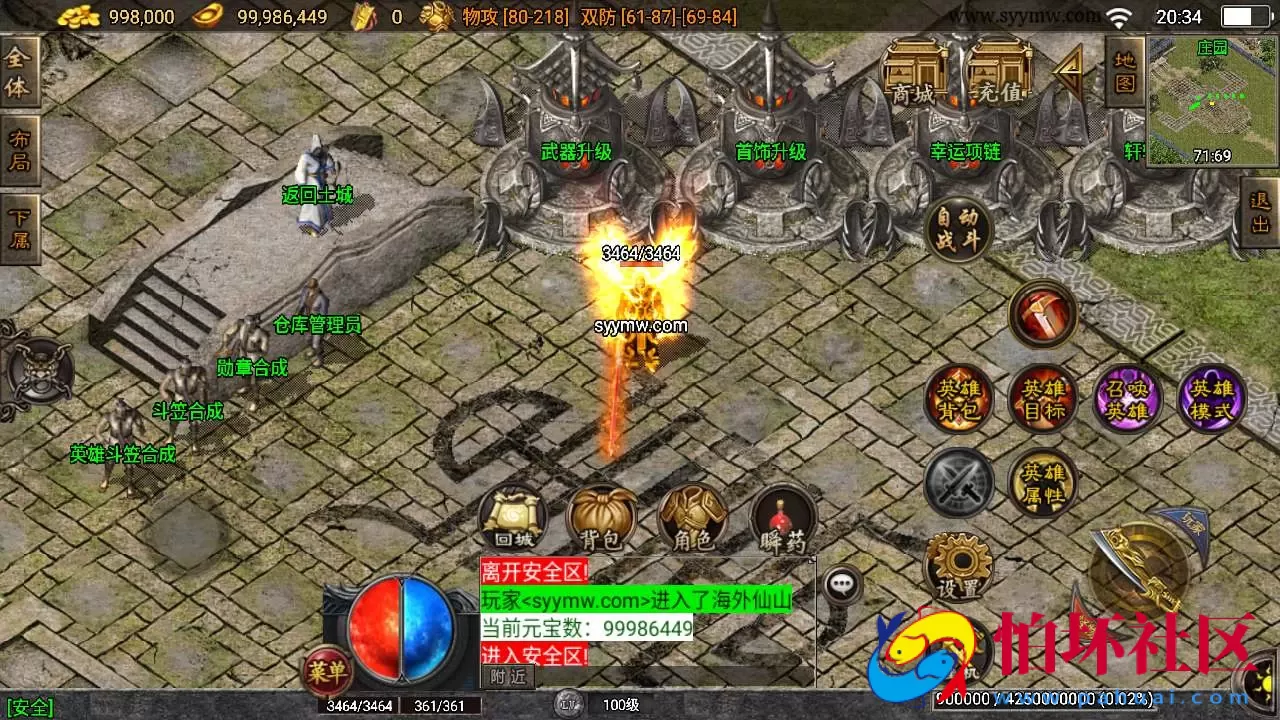
Task: Open the 英雄目标 hero target icon
Action: coord(1043,399)
